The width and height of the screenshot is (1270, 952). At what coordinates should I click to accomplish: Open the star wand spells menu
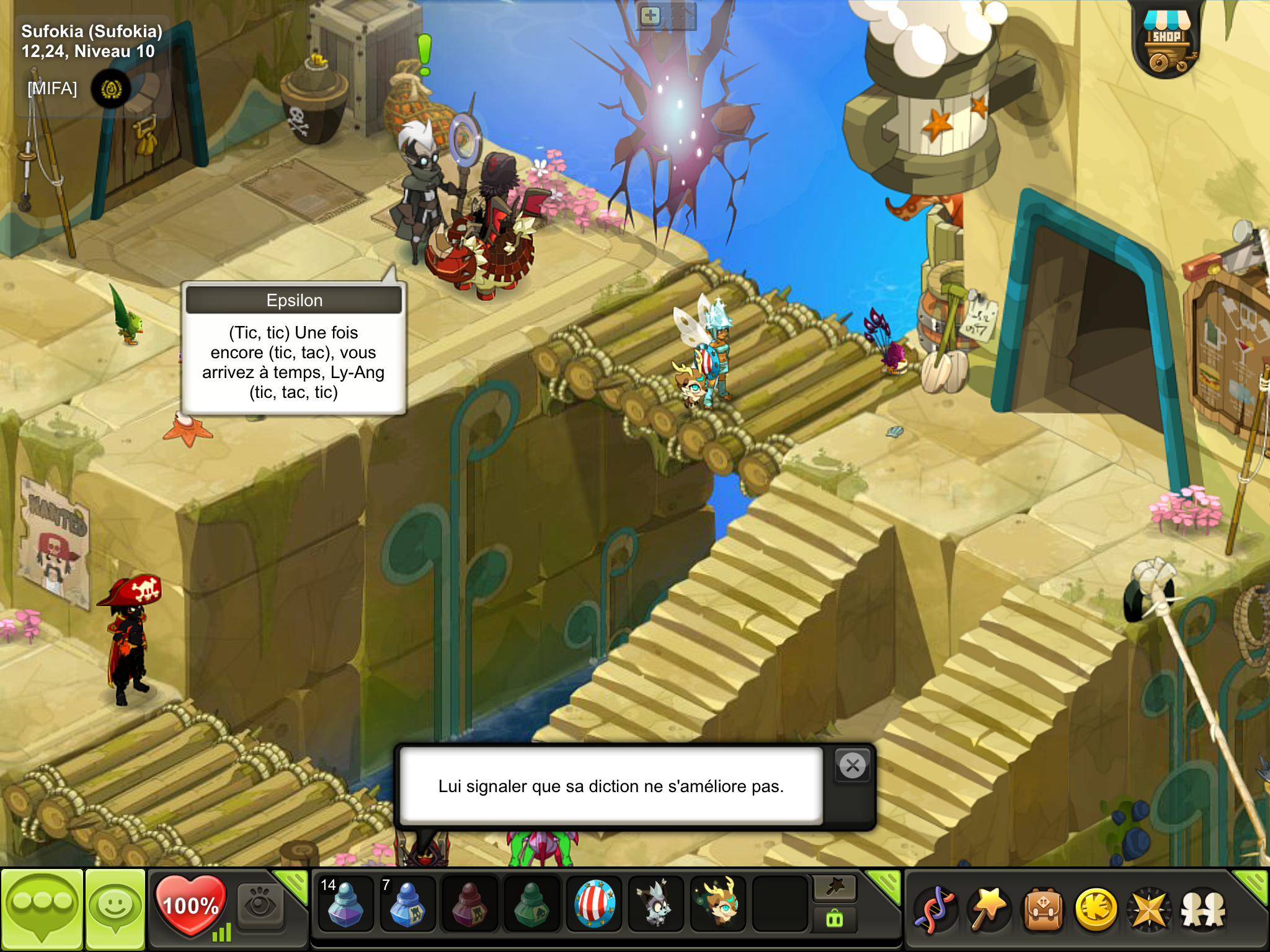[990, 910]
